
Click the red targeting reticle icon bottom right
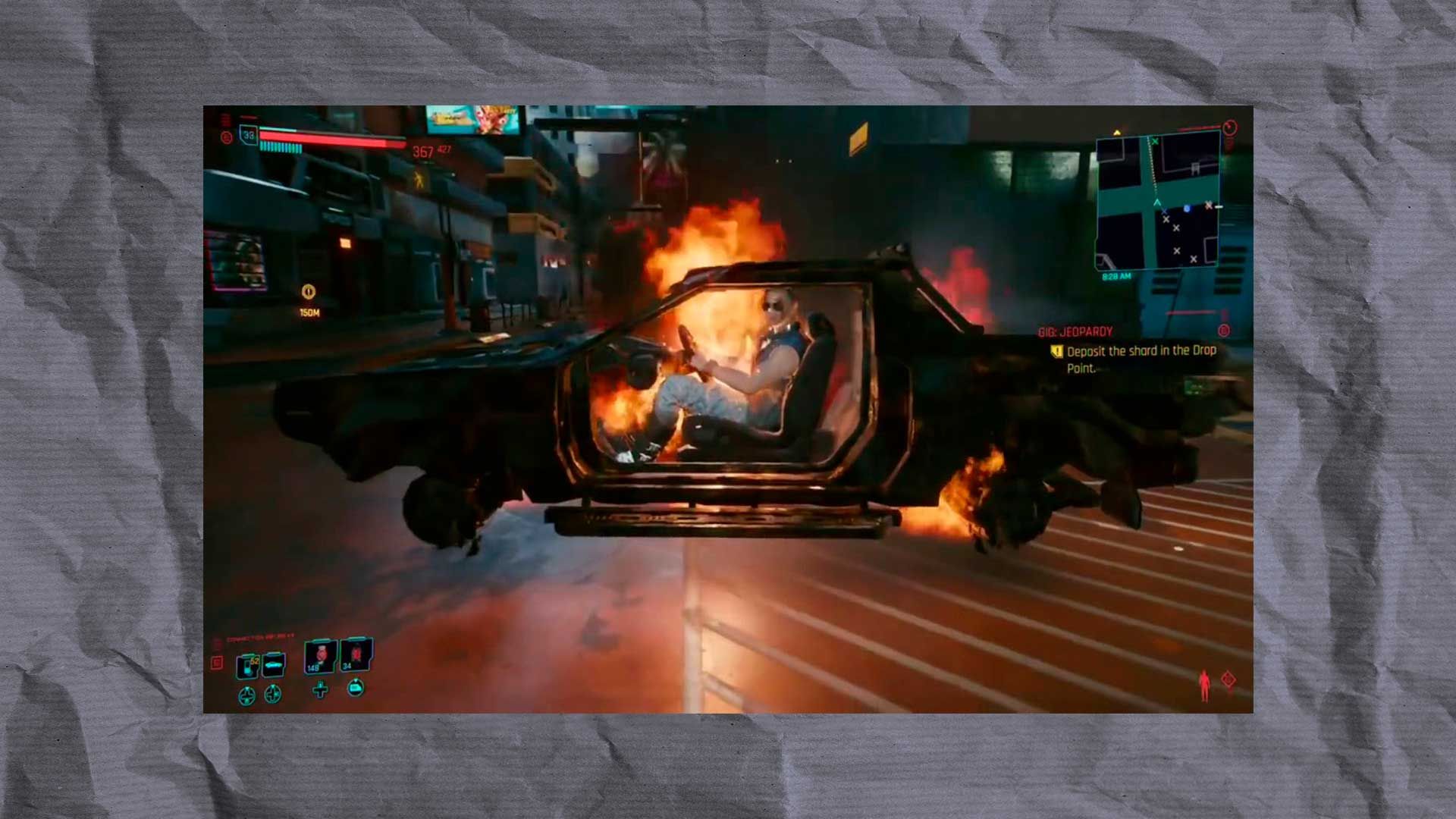tap(1229, 680)
